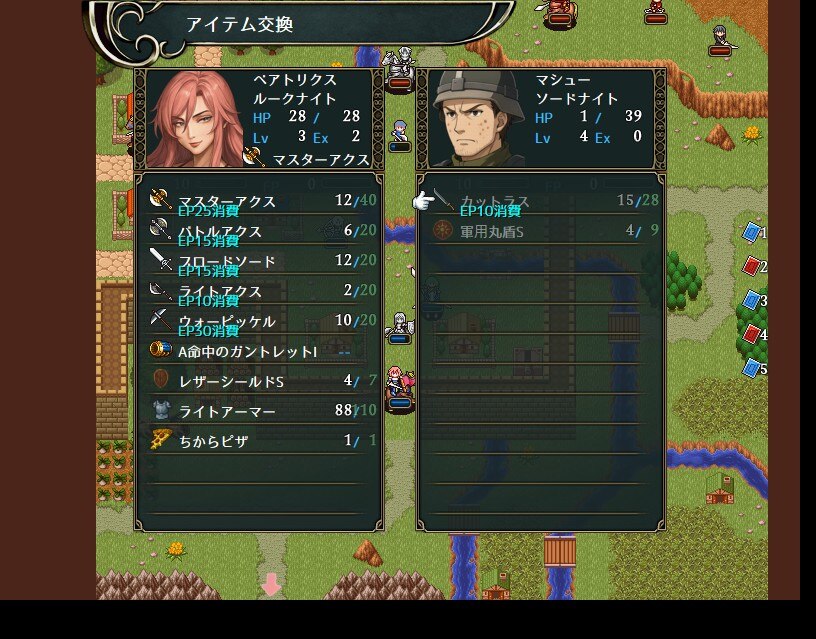
Task: Choose バトルアクス from Beatrix's inventory
Action: click(260, 231)
